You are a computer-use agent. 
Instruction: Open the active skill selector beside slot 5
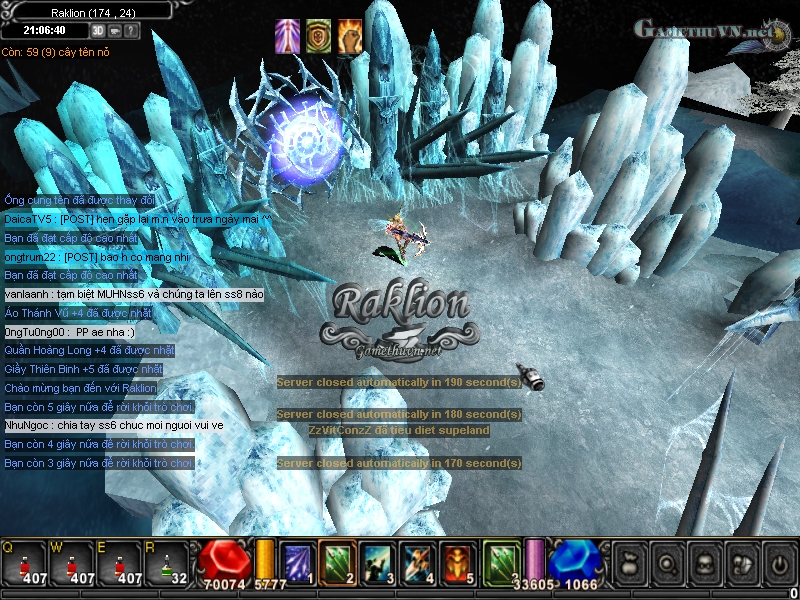tap(502, 562)
